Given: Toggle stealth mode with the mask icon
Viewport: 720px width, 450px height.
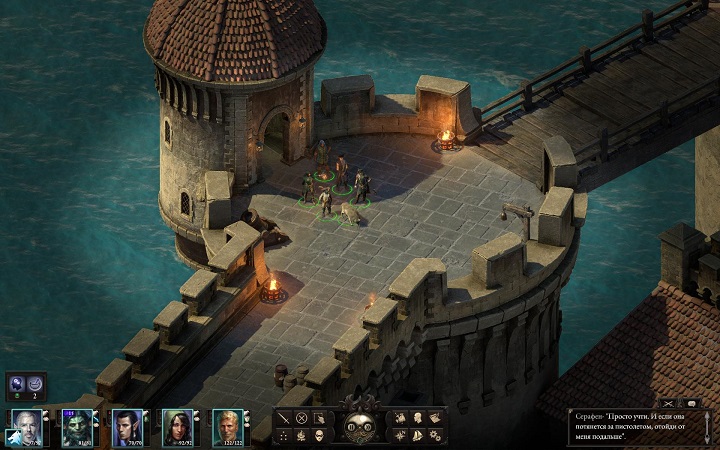Looking at the screenshot, I should pos(319,435).
